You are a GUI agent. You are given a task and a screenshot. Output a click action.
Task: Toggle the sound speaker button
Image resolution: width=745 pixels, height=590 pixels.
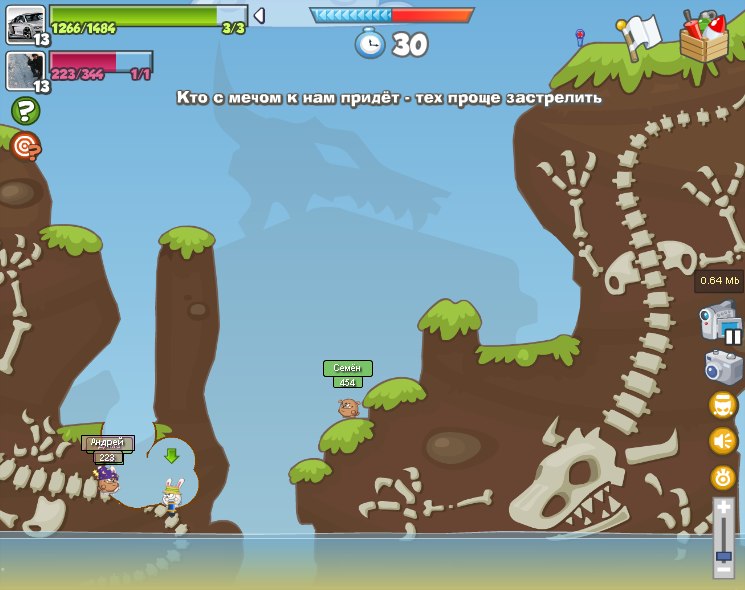click(x=723, y=441)
